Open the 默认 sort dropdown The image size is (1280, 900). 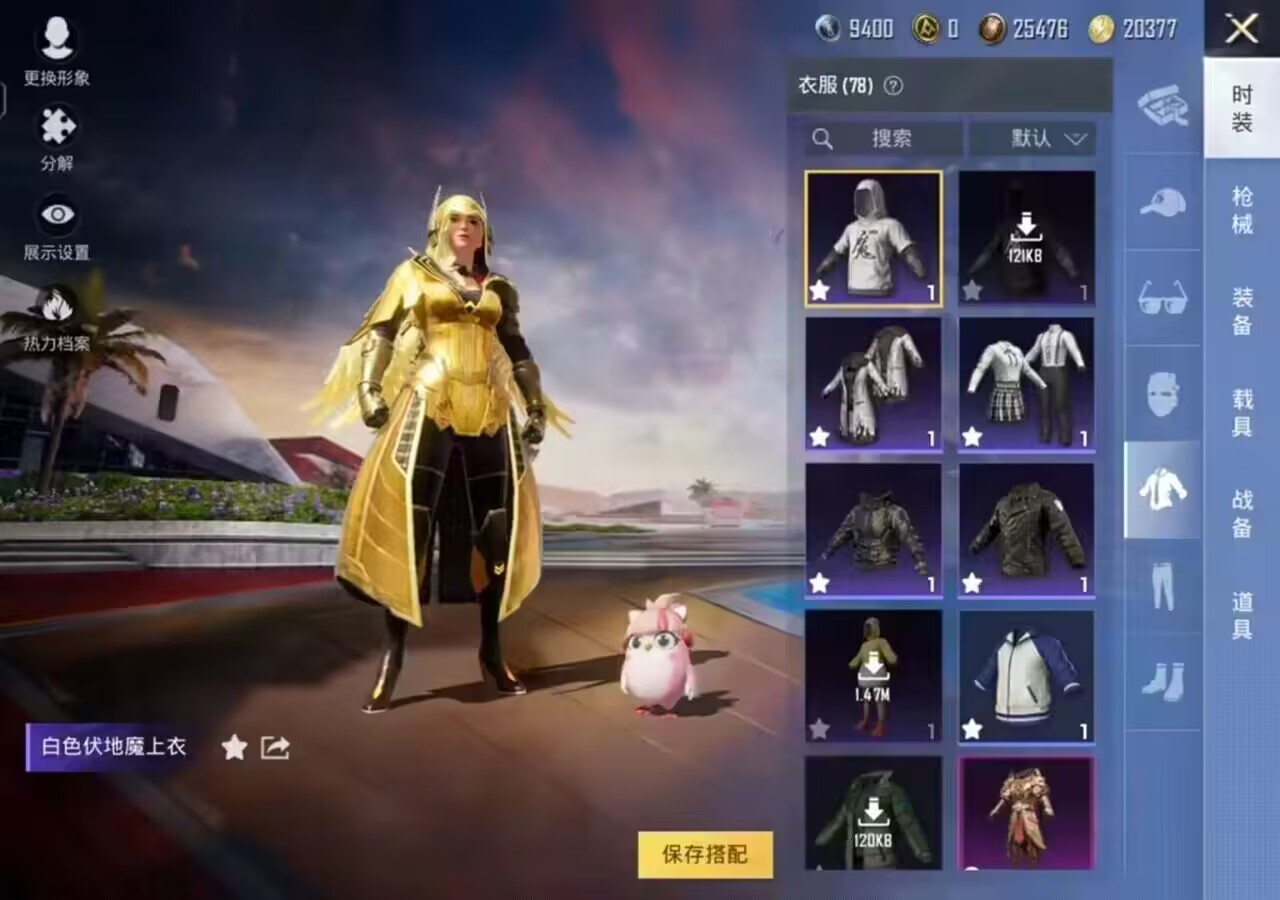coord(1032,139)
